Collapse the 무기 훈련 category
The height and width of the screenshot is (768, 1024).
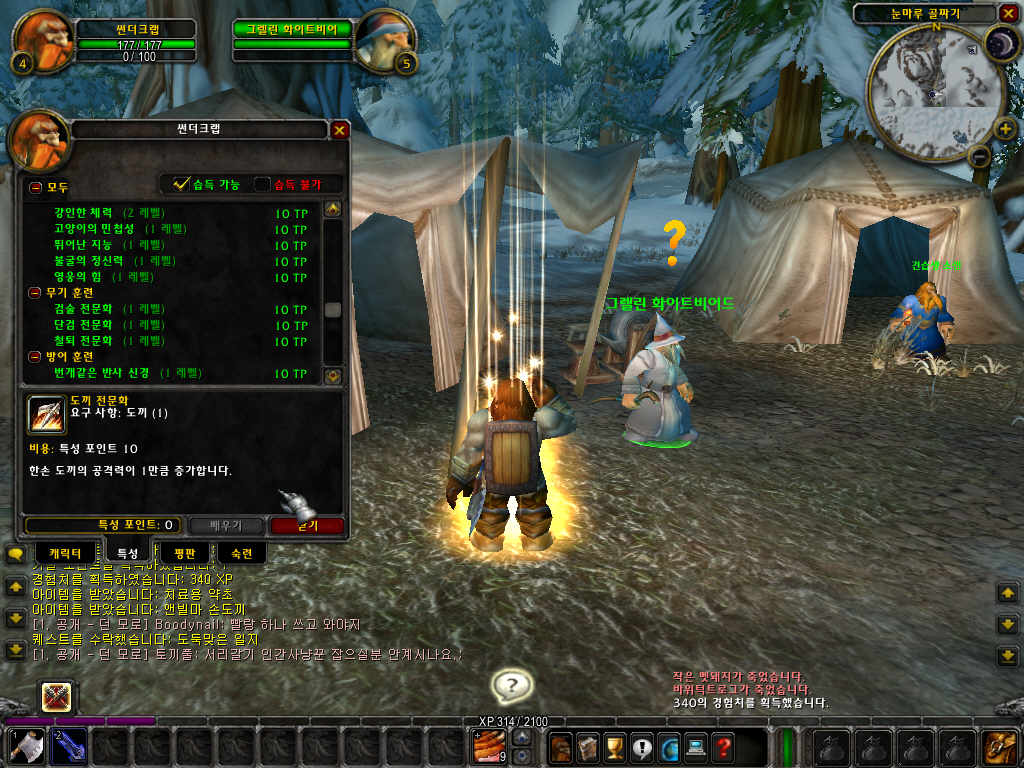click(x=36, y=292)
